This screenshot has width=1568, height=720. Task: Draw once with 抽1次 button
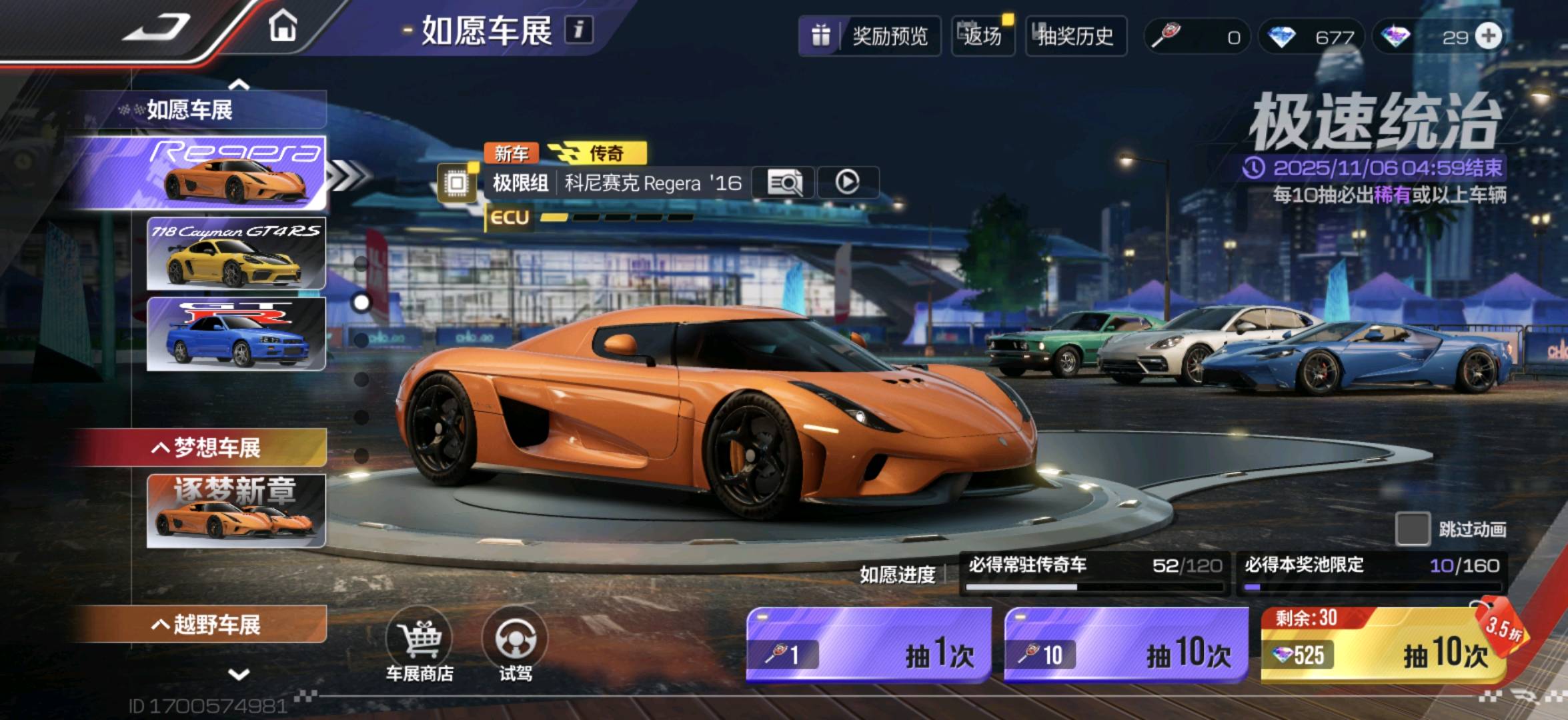[x=868, y=645]
